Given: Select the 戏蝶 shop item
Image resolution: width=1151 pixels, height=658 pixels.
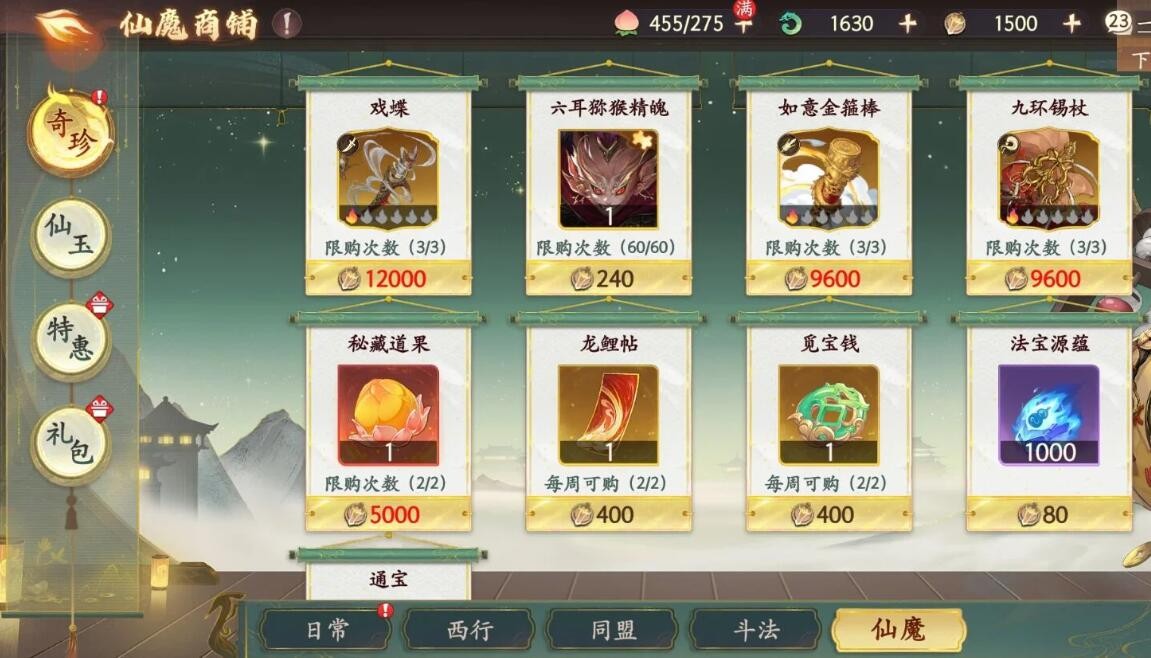Looking at the screenshot, I should [388, 180].
